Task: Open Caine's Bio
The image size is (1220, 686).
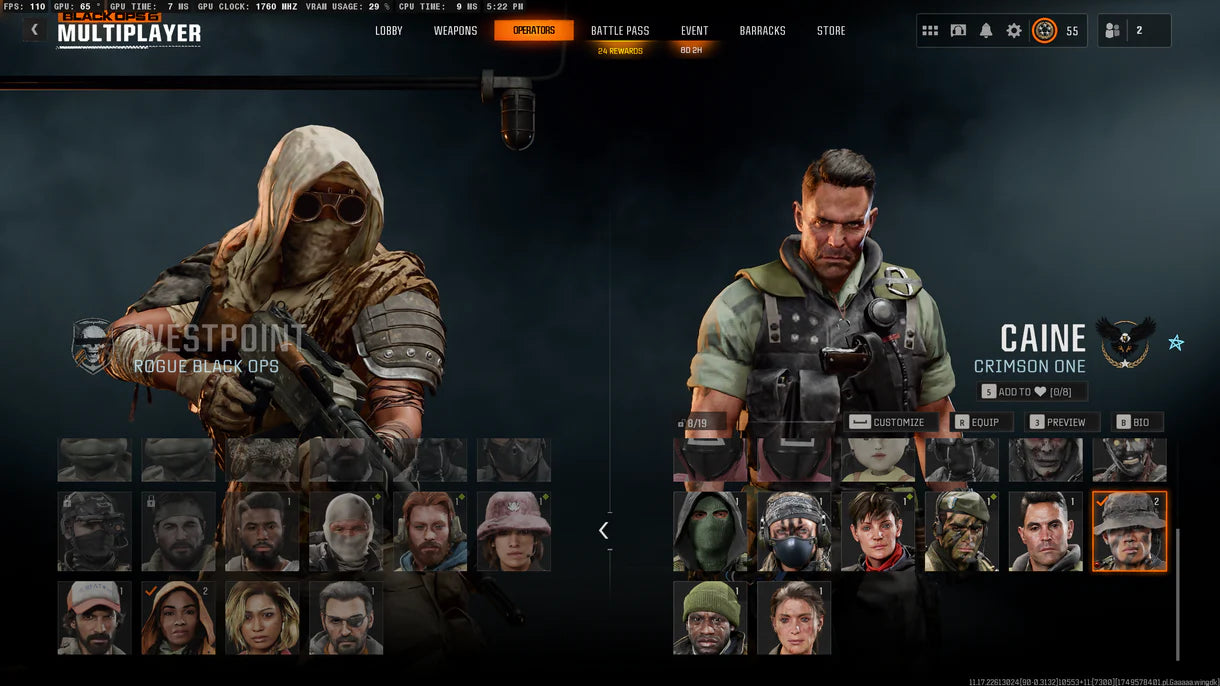Action: click(x=1133, y=422)
